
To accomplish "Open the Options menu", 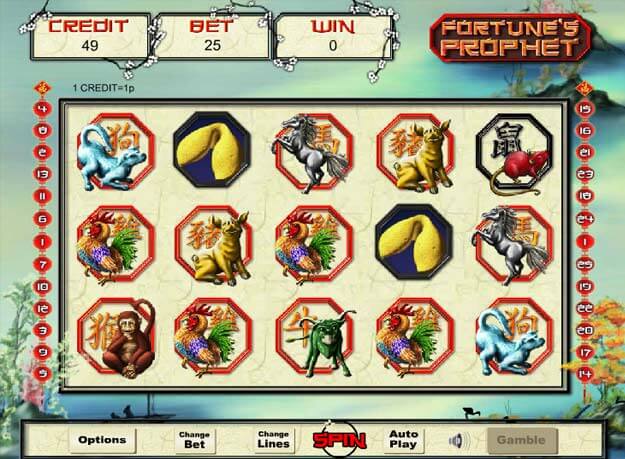I will coord(101,439).
